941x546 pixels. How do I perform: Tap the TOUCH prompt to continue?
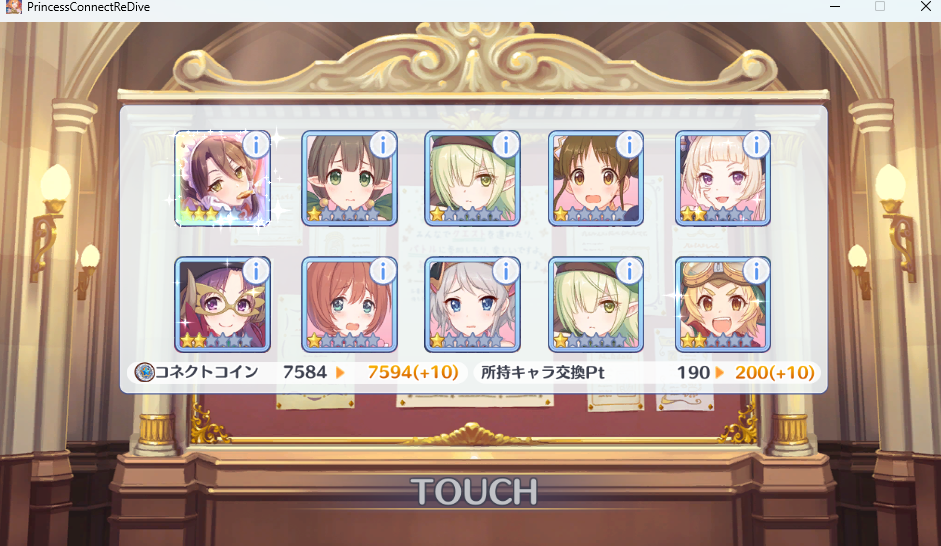coord(473,491)
